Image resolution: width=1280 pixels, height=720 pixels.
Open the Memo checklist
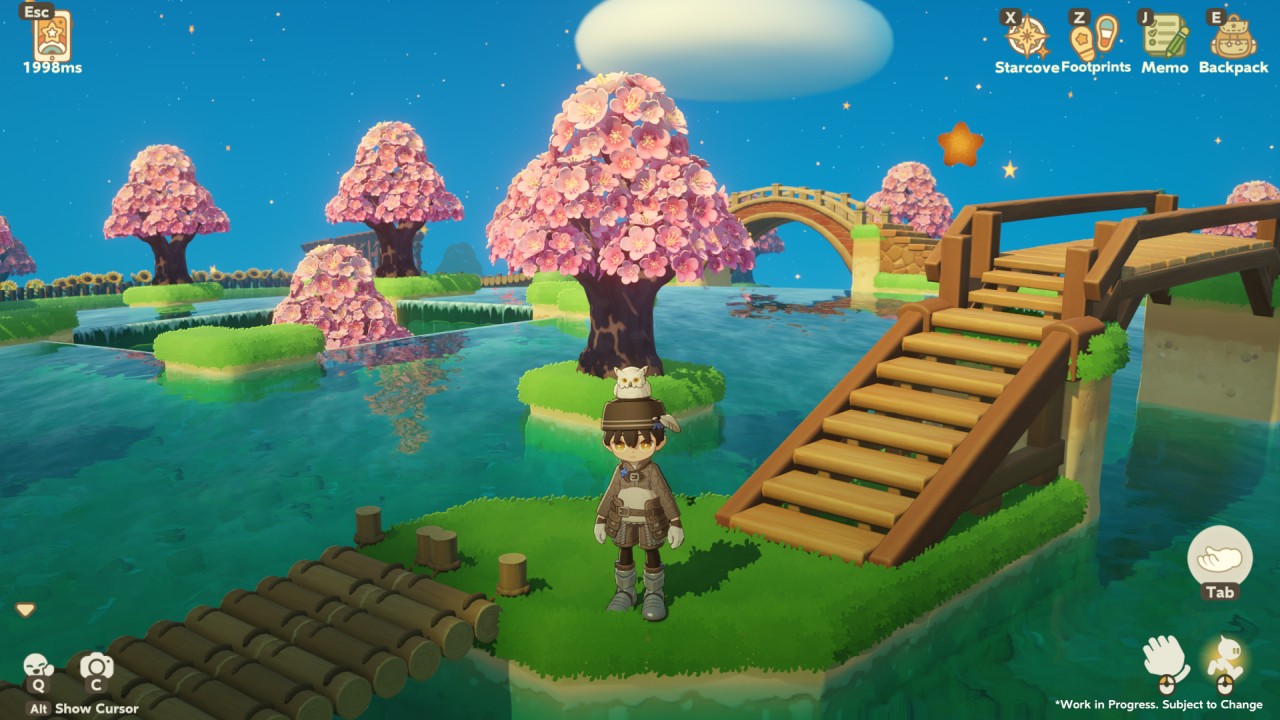pyautogui.click(x=1165, y=37)
